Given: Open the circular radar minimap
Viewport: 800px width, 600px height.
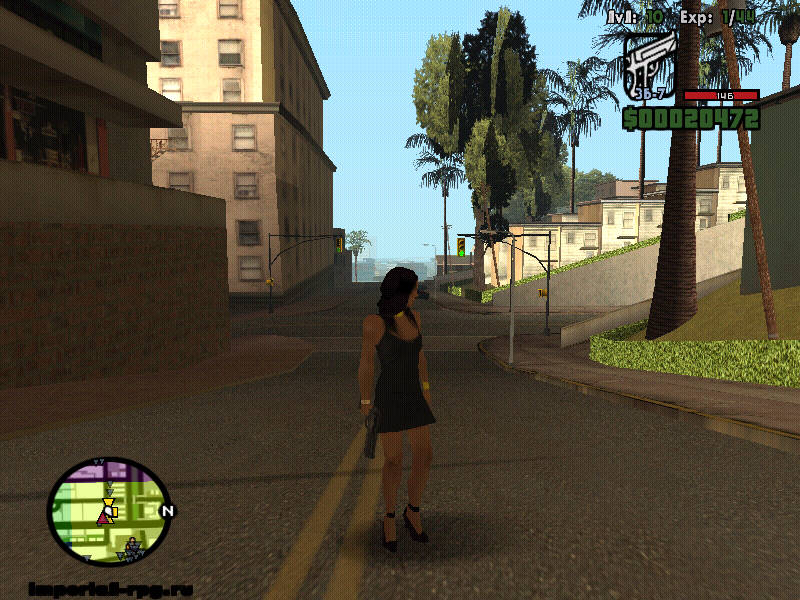Looking at the screenshot, I should point(108,510).
